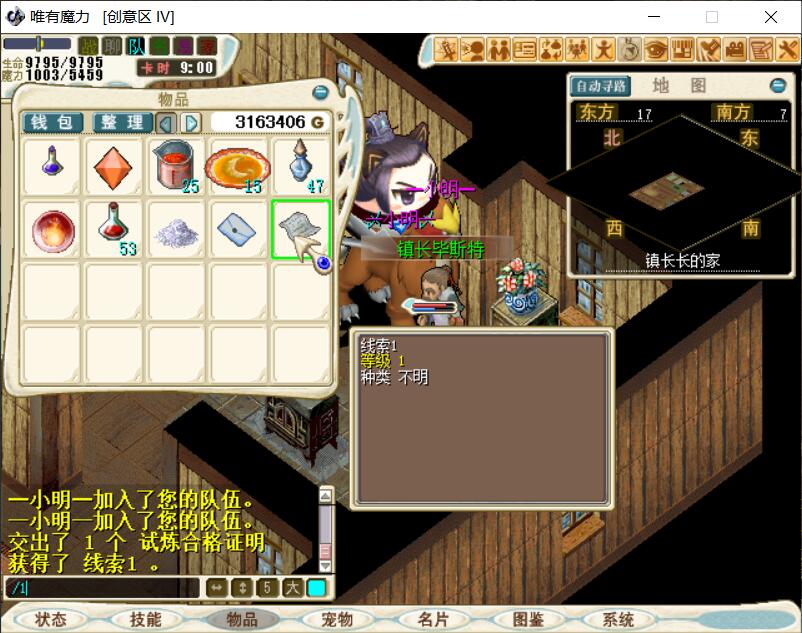Select the white powder pile slot
The width and height of the screenshot is (802, 633).
click(x=176, y=229)
